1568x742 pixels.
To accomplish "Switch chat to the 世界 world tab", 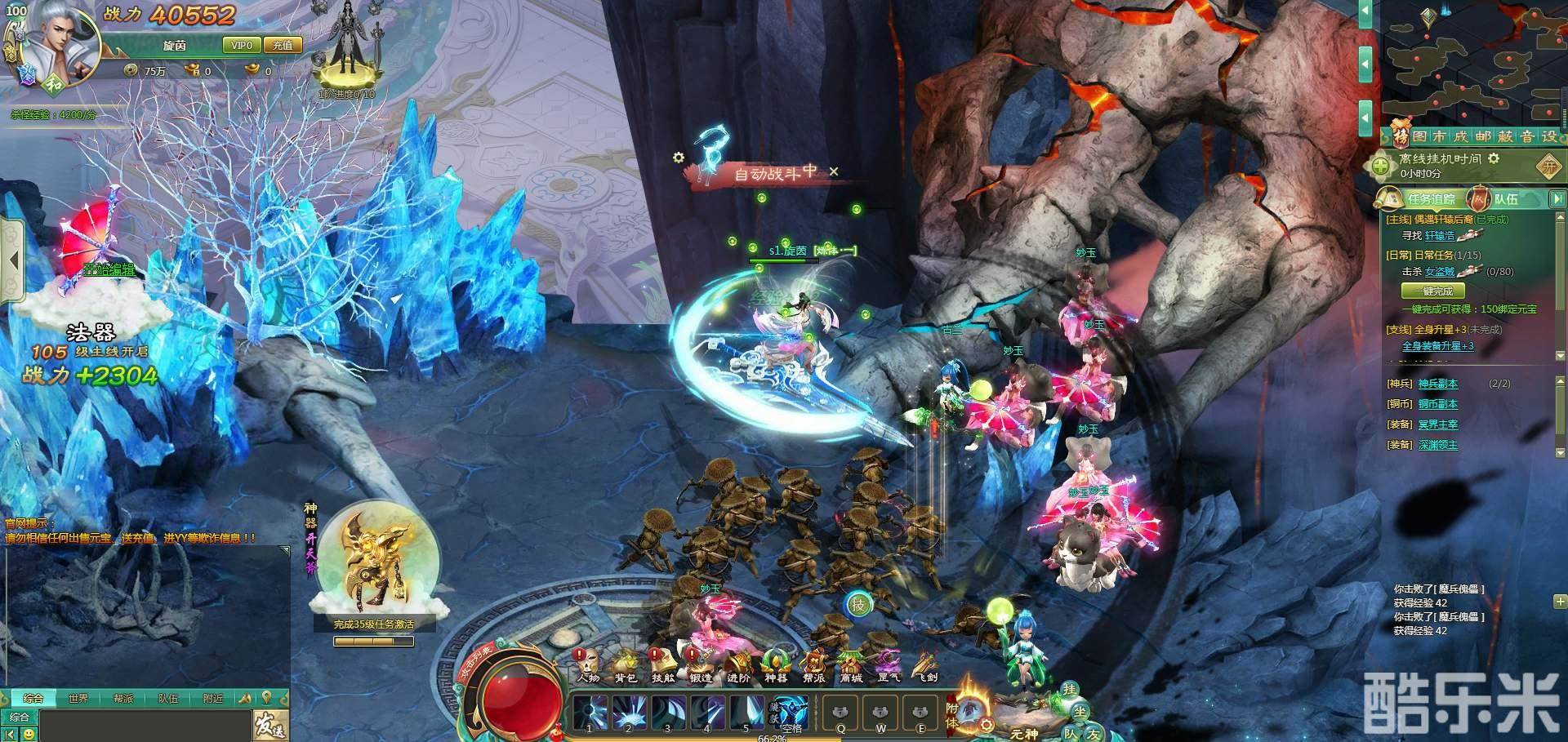I will coord(78,699).
